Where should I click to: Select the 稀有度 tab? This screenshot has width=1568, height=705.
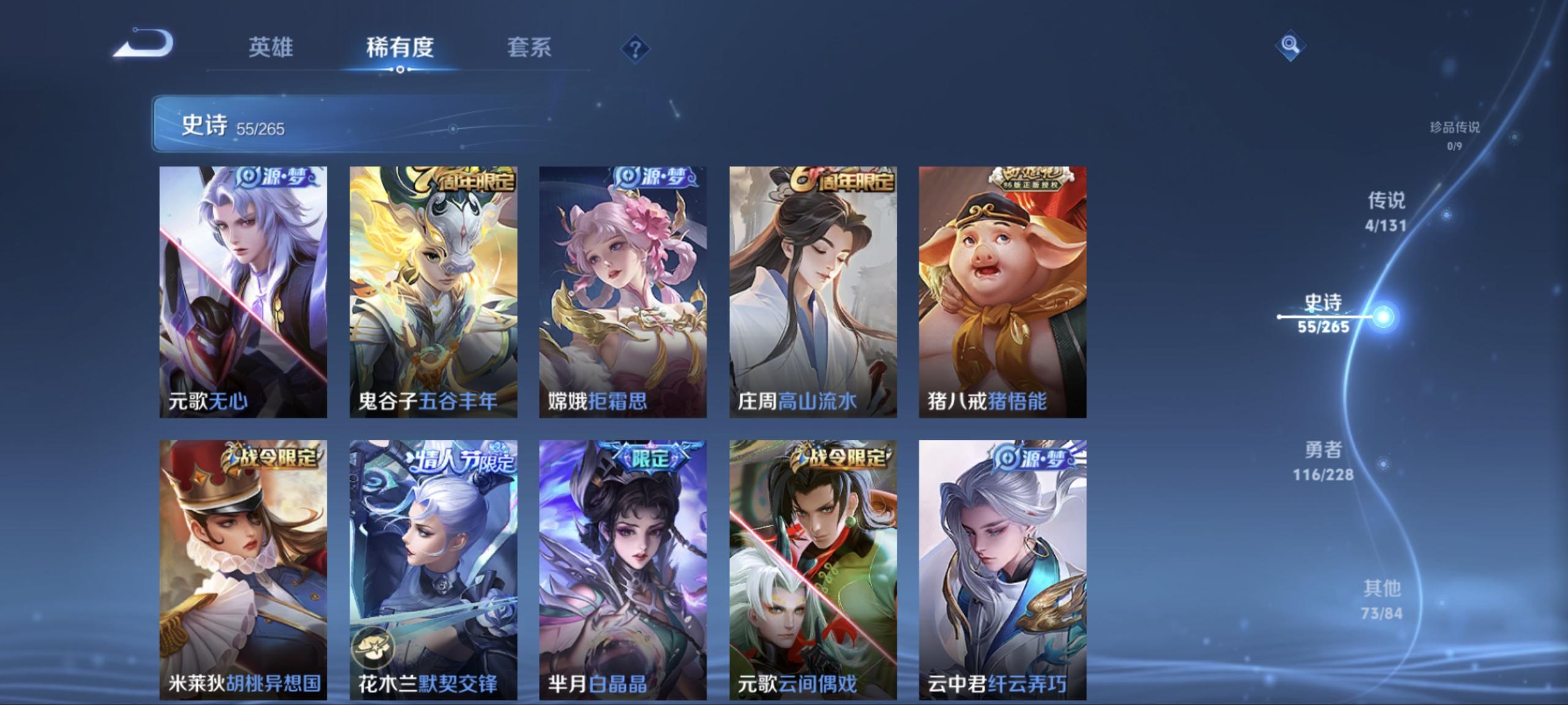click(x=399, y=47)
